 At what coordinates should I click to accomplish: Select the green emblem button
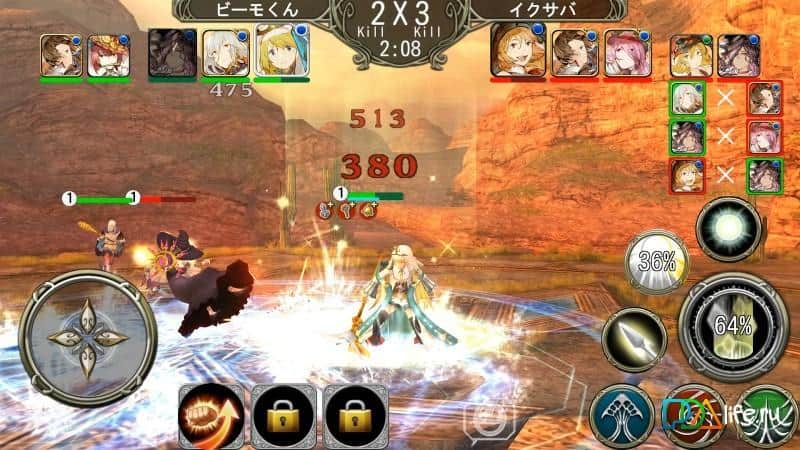[x=768, y=415]
